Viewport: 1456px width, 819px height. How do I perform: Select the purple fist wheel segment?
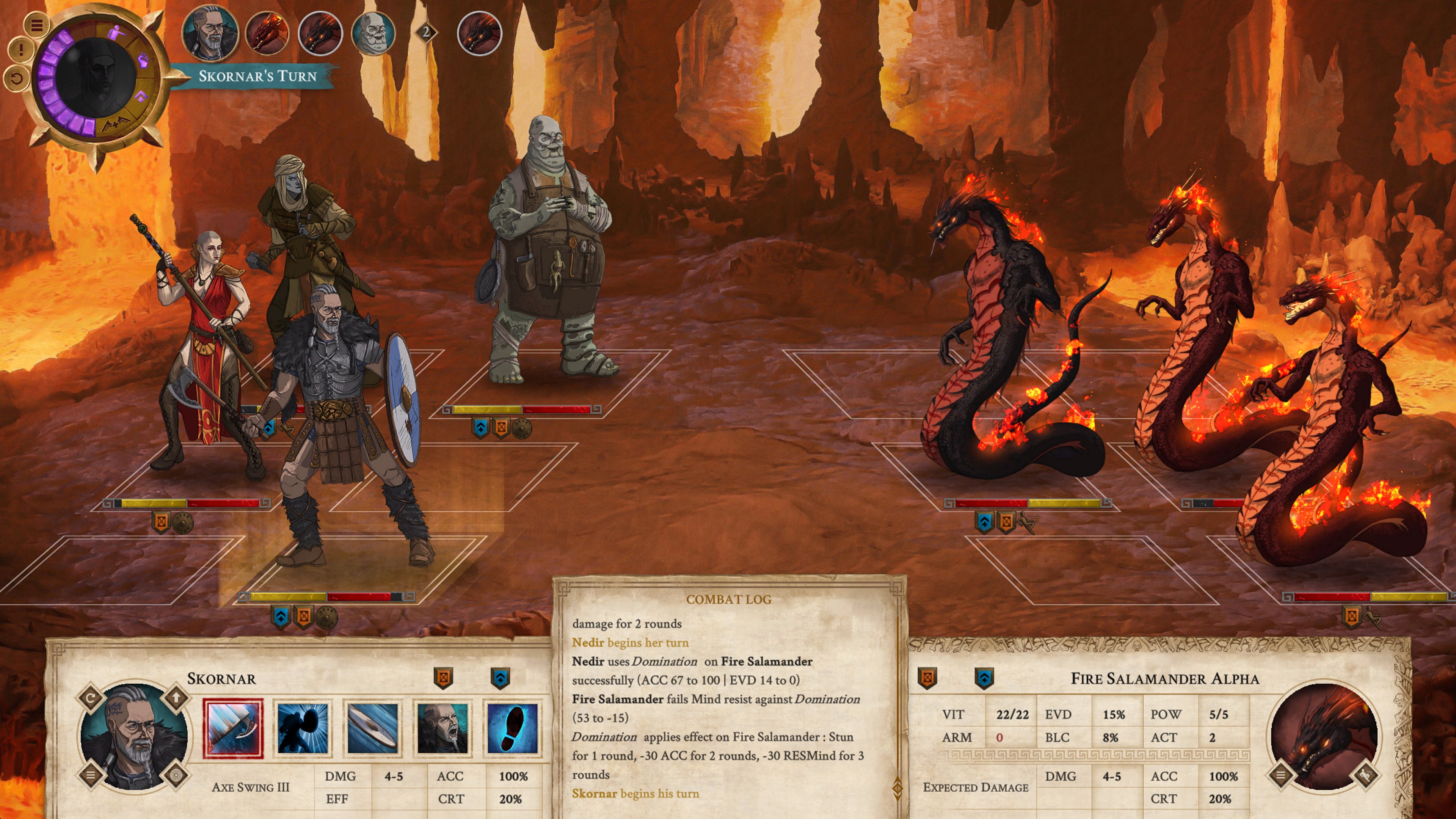(x=144, y=60)
